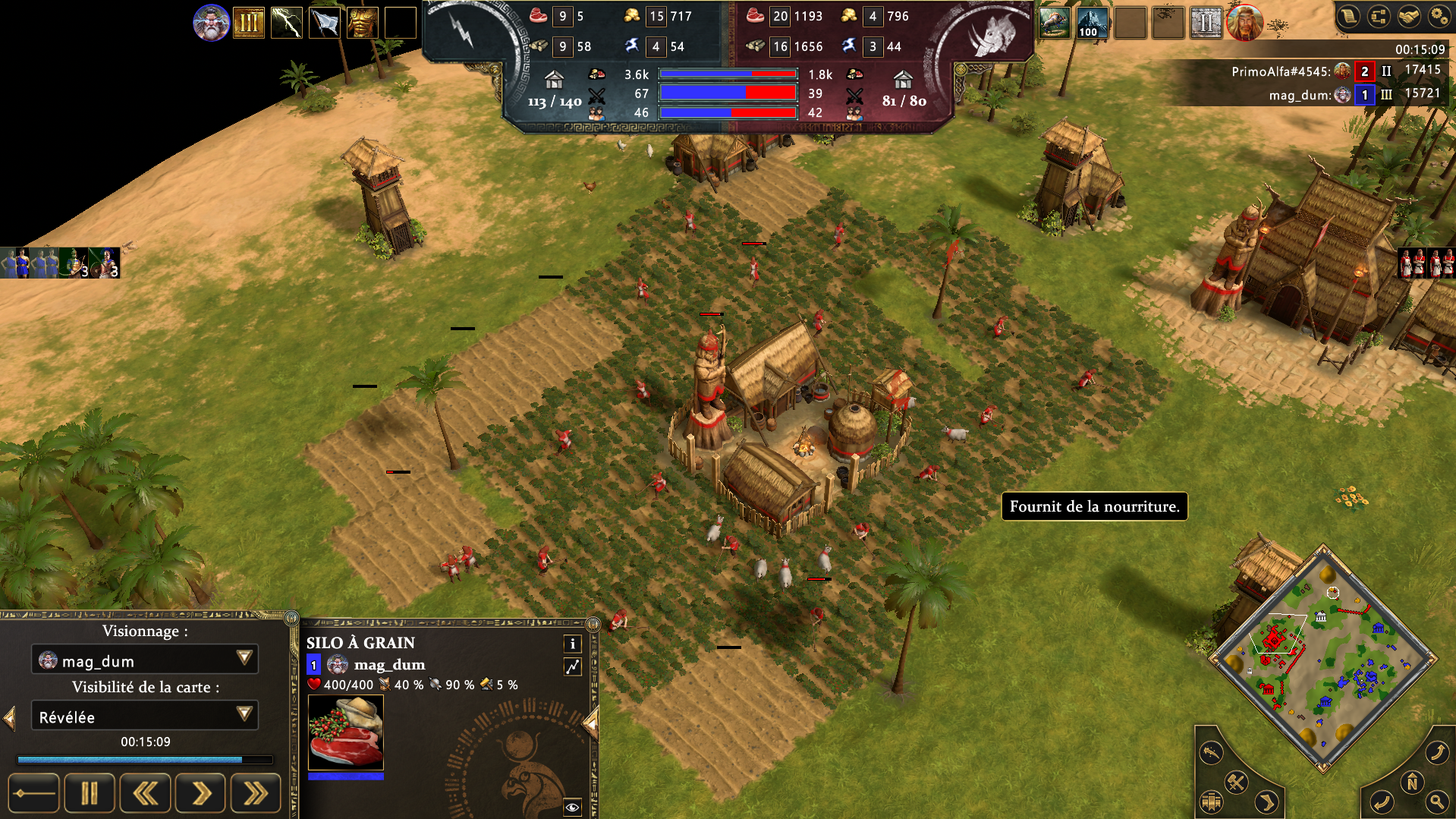
Task: Rewind the replay with the double-left arrows
Action: pyautogui.click(x=145, y=794)
